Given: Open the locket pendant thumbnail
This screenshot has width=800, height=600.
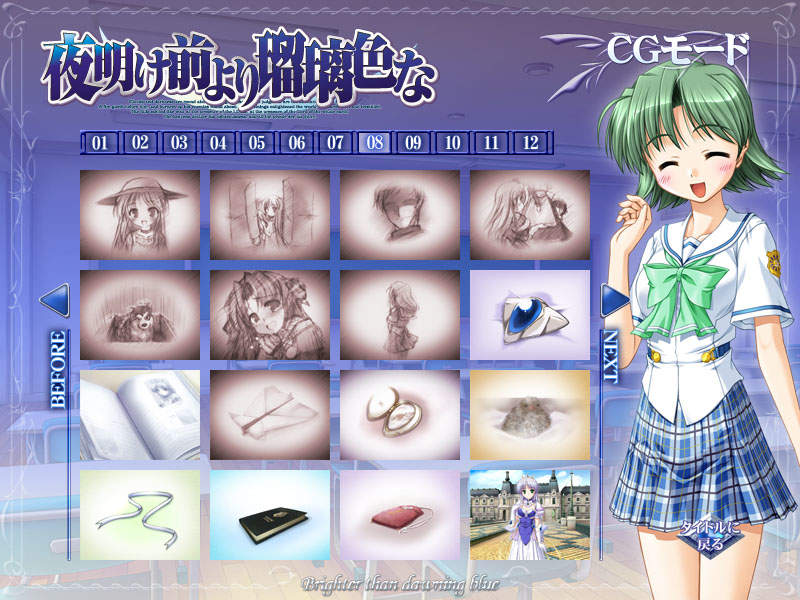Looking at the screenshot, I should click(399, 415).
